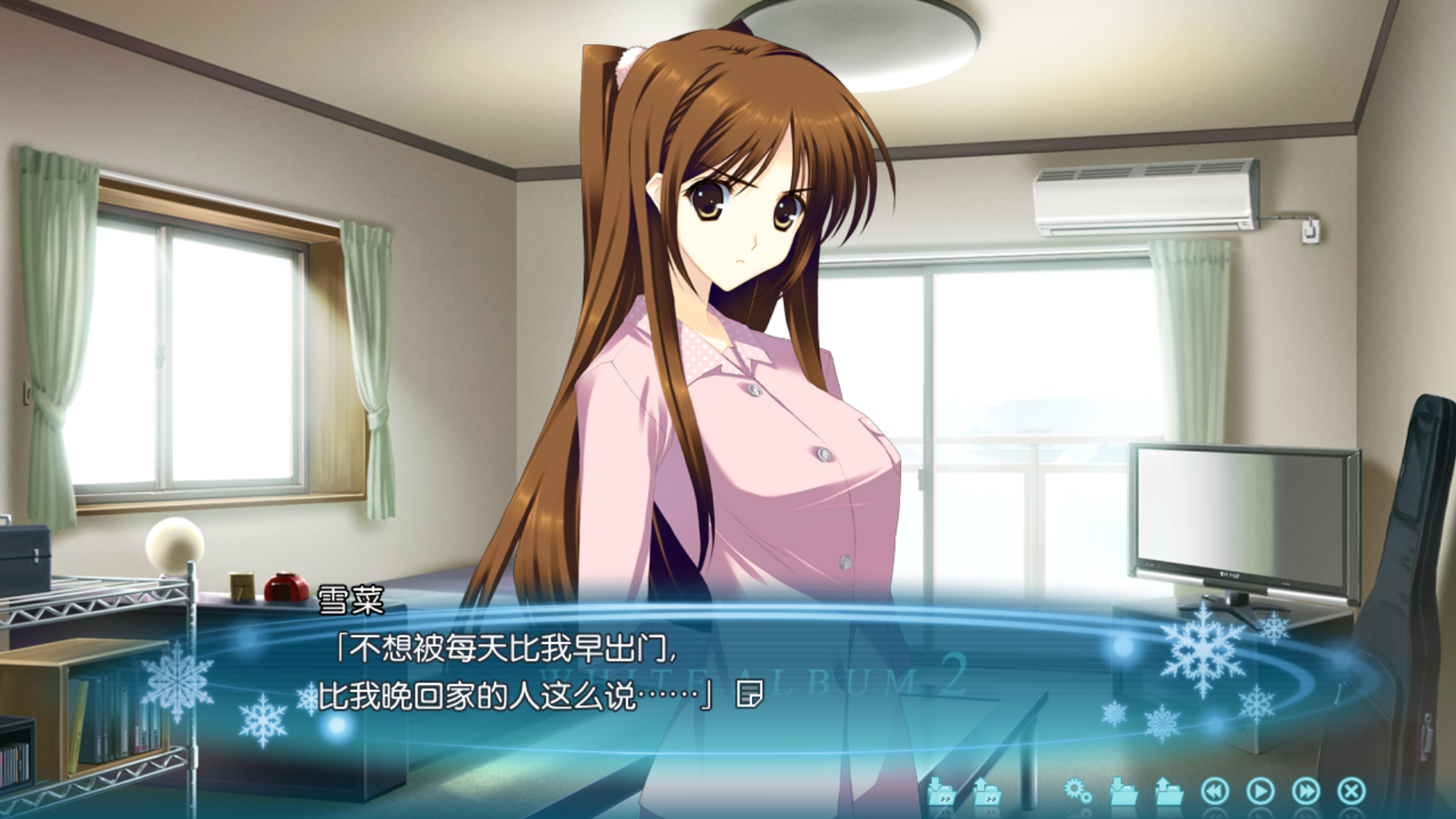Click the quick save folder icon

pos(941,791)
